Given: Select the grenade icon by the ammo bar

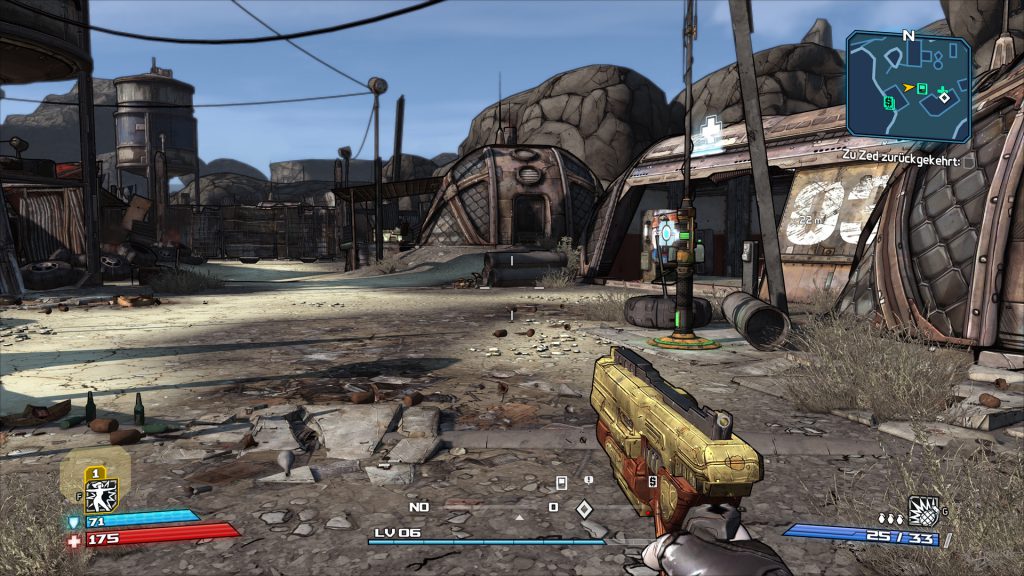Looking at the screenshot, I should (x=923, y=511).
